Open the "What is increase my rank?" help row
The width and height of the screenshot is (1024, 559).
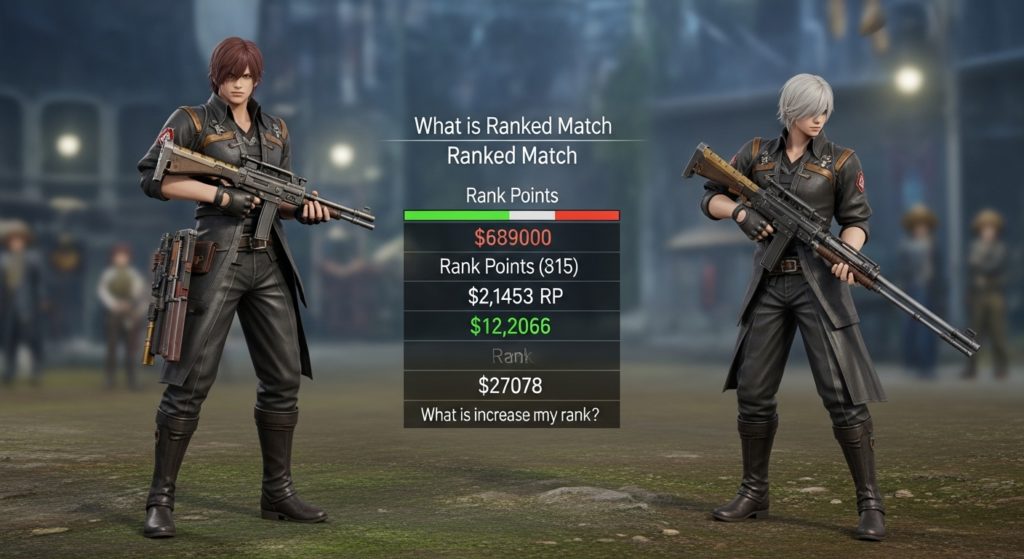coord(511,414)
